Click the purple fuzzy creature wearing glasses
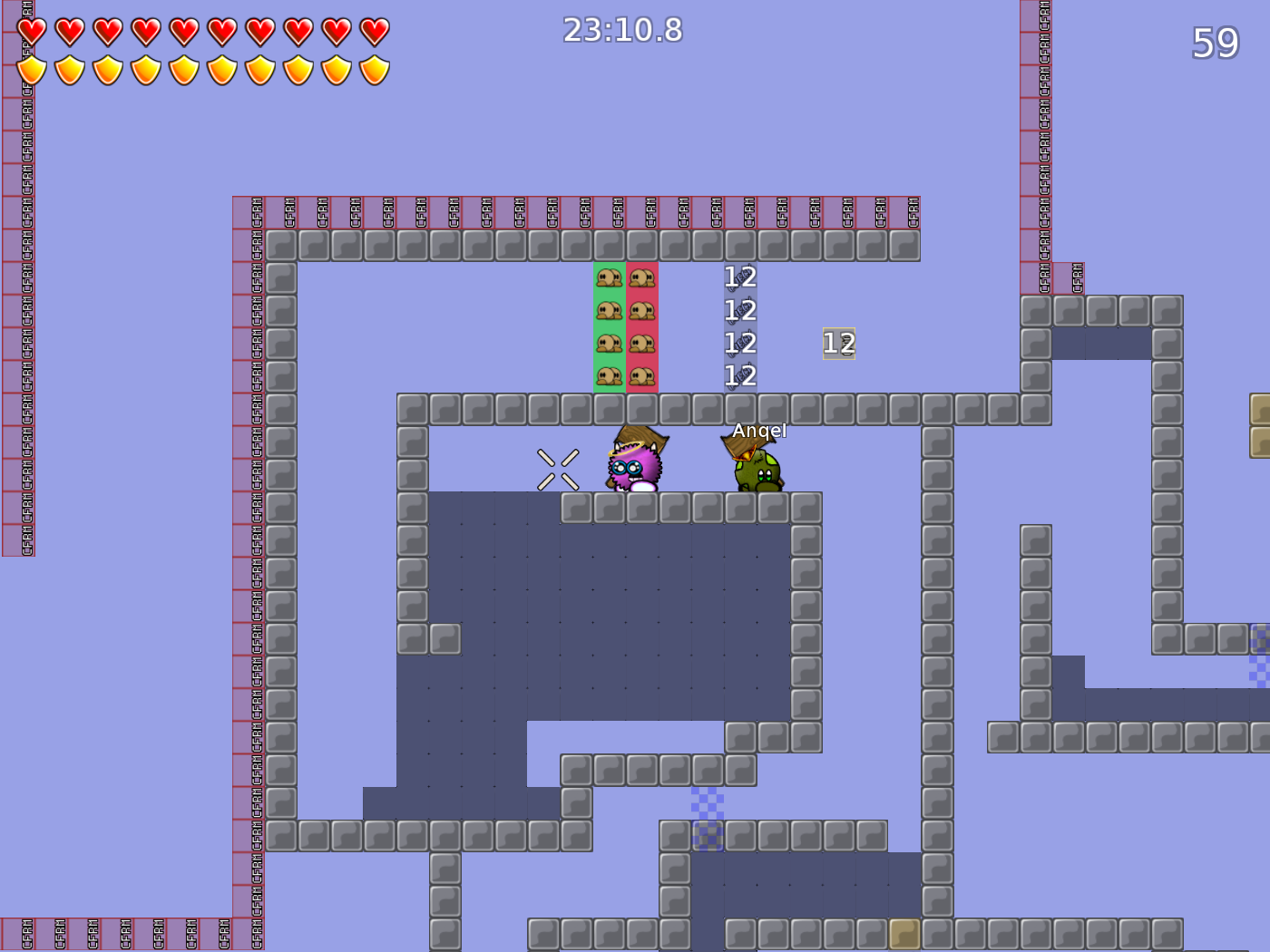 pyautogui.click(x=635, y=467)
